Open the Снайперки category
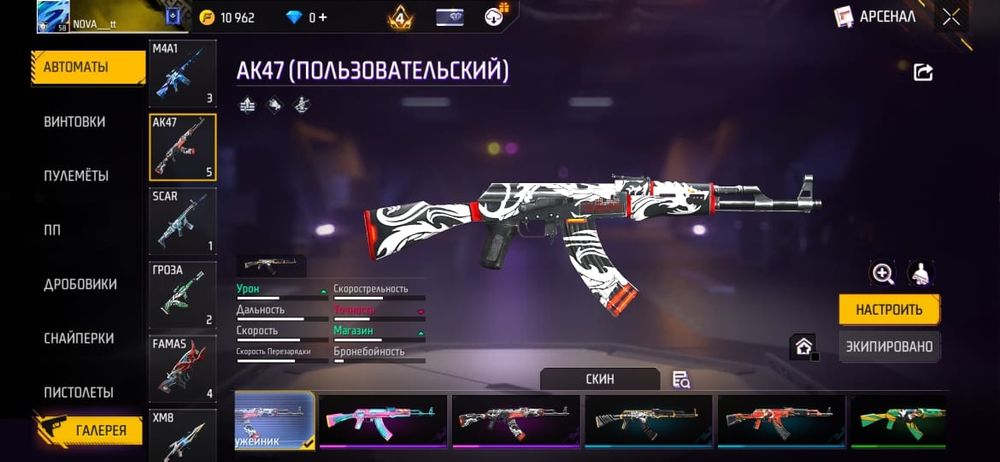The image size is (1000, 462). pos(78,338)
